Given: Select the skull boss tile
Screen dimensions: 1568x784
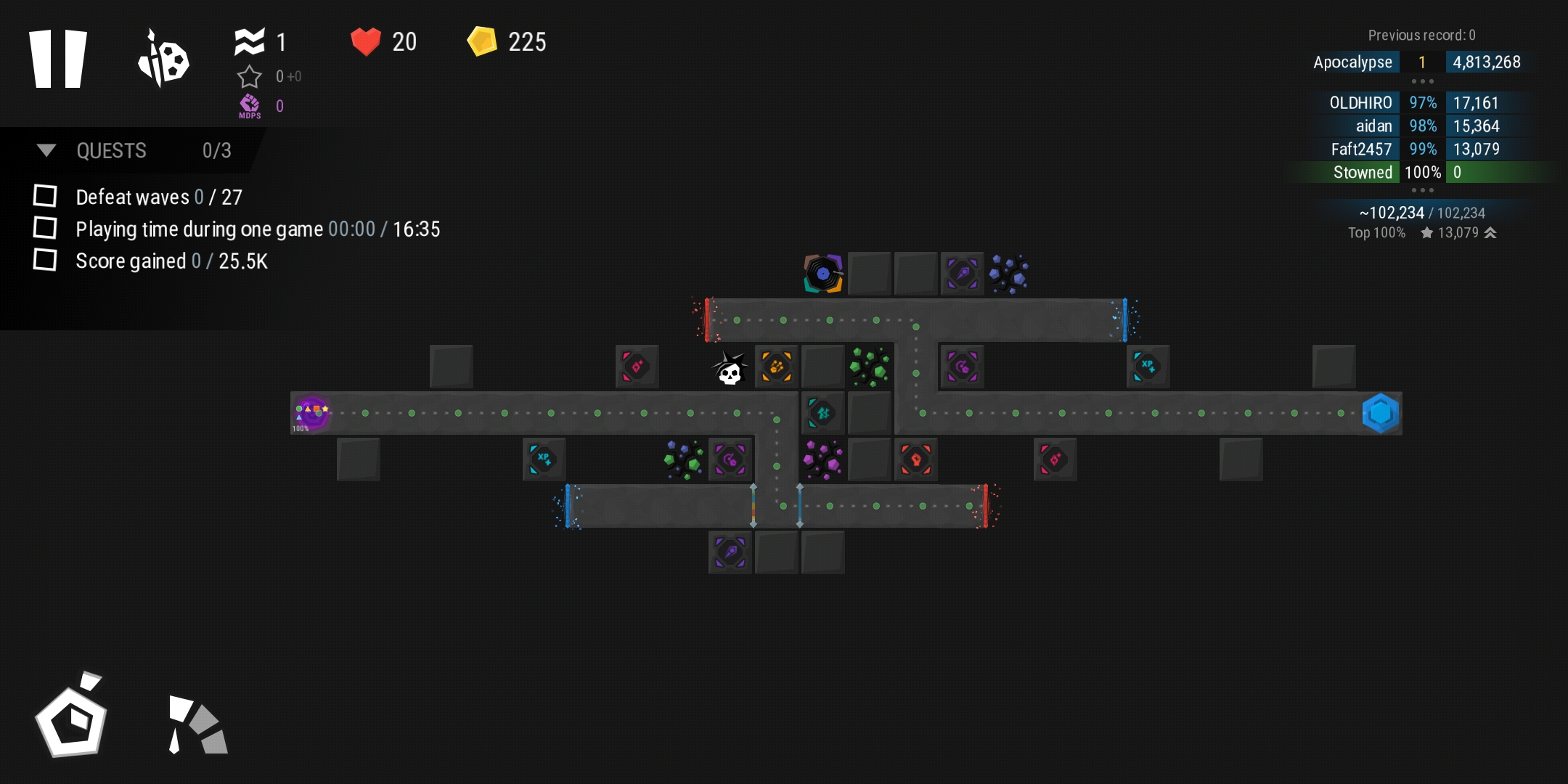Looking at the screenshot, I should (x=730, y=368).
